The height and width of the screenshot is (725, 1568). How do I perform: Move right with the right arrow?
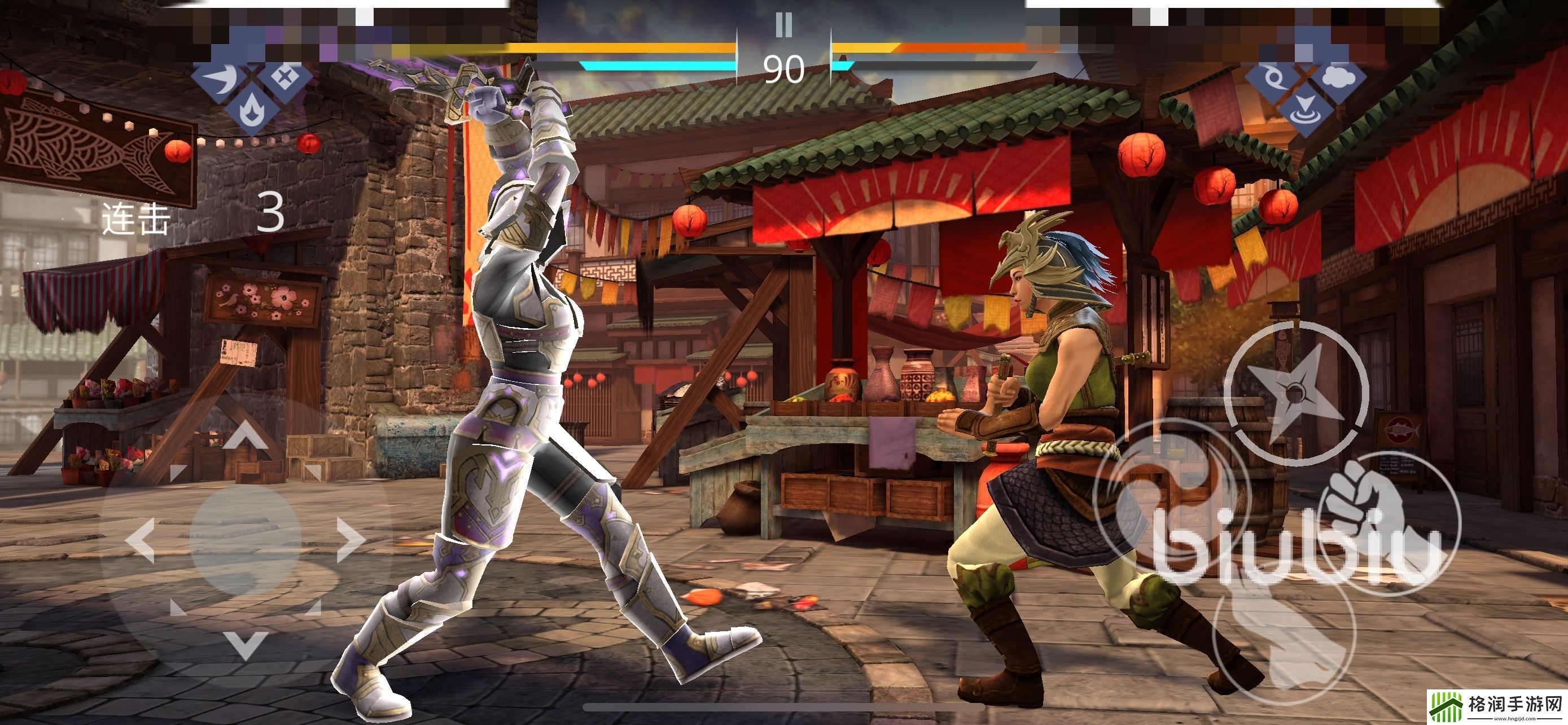click(x=351, y=539)
